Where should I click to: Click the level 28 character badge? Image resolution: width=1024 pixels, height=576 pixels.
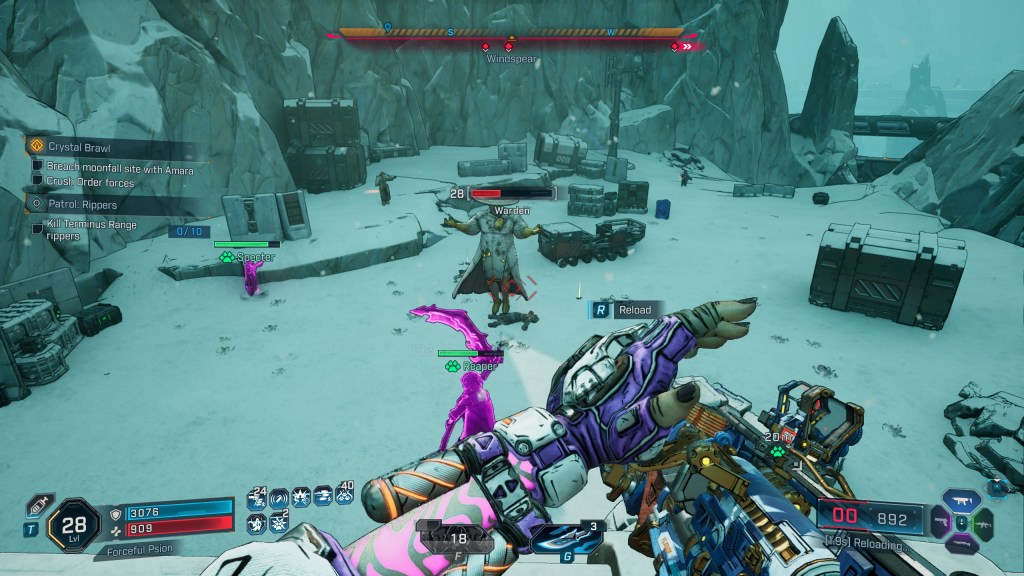pyautogui.click(x=73, y=521)
